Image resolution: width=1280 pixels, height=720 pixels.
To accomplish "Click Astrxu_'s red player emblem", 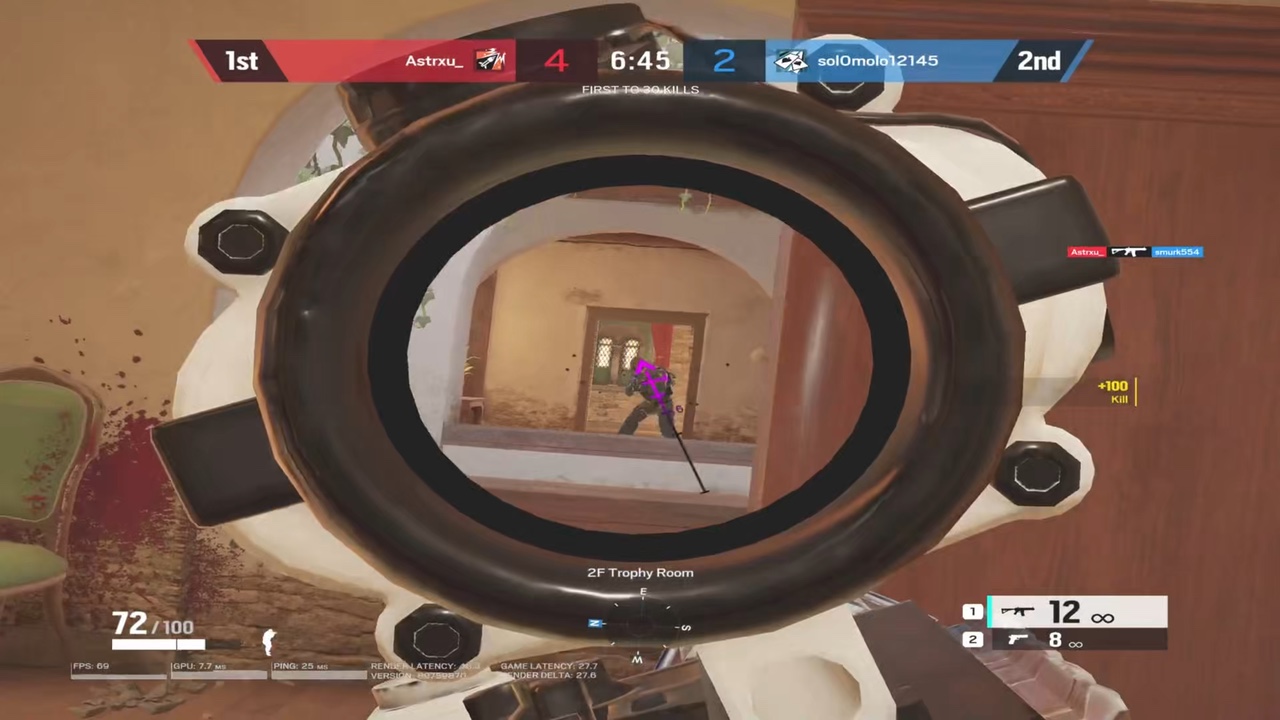I will (x=490, y=61).
